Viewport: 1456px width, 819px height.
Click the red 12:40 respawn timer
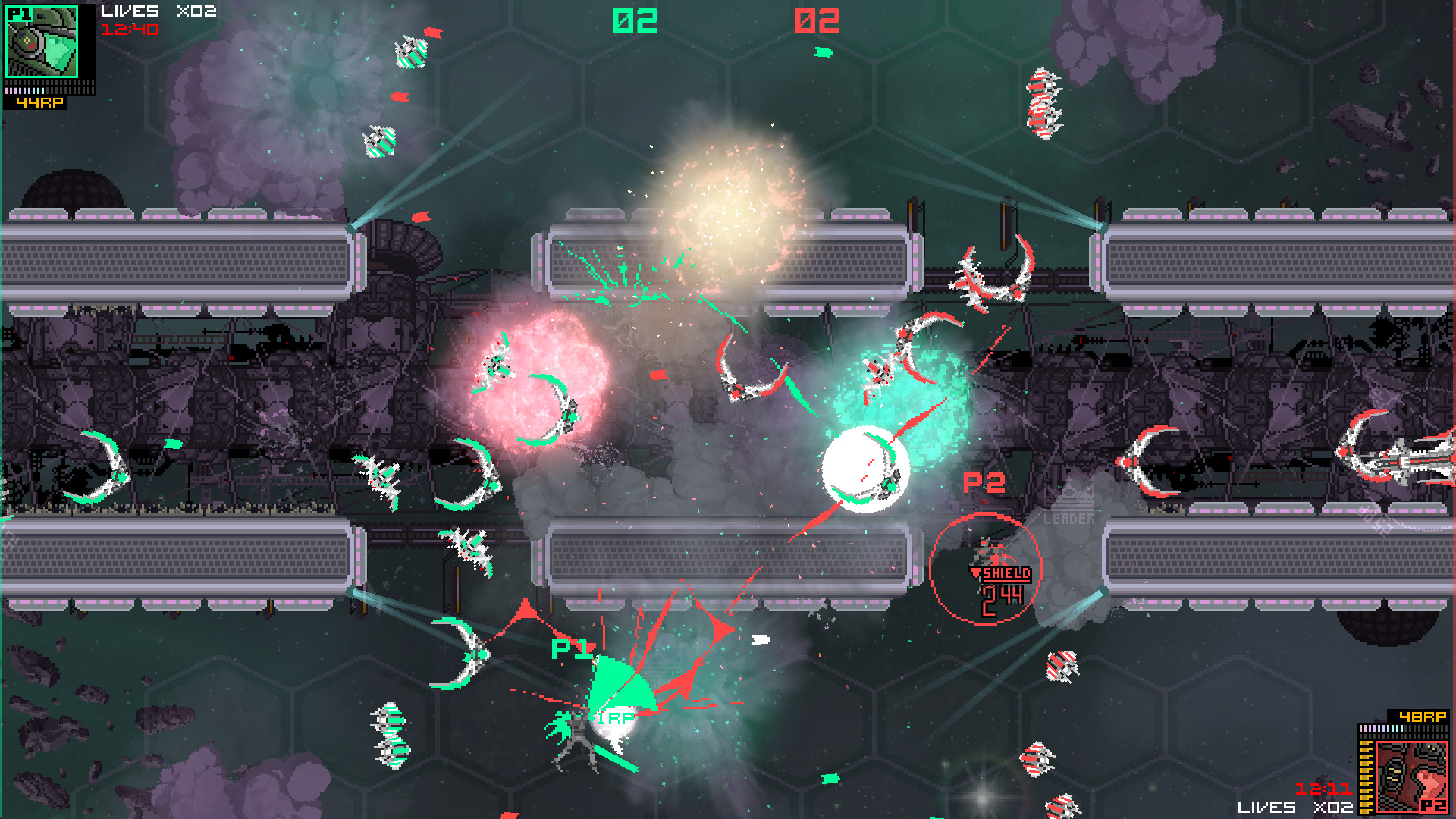(x=129, y=28)
